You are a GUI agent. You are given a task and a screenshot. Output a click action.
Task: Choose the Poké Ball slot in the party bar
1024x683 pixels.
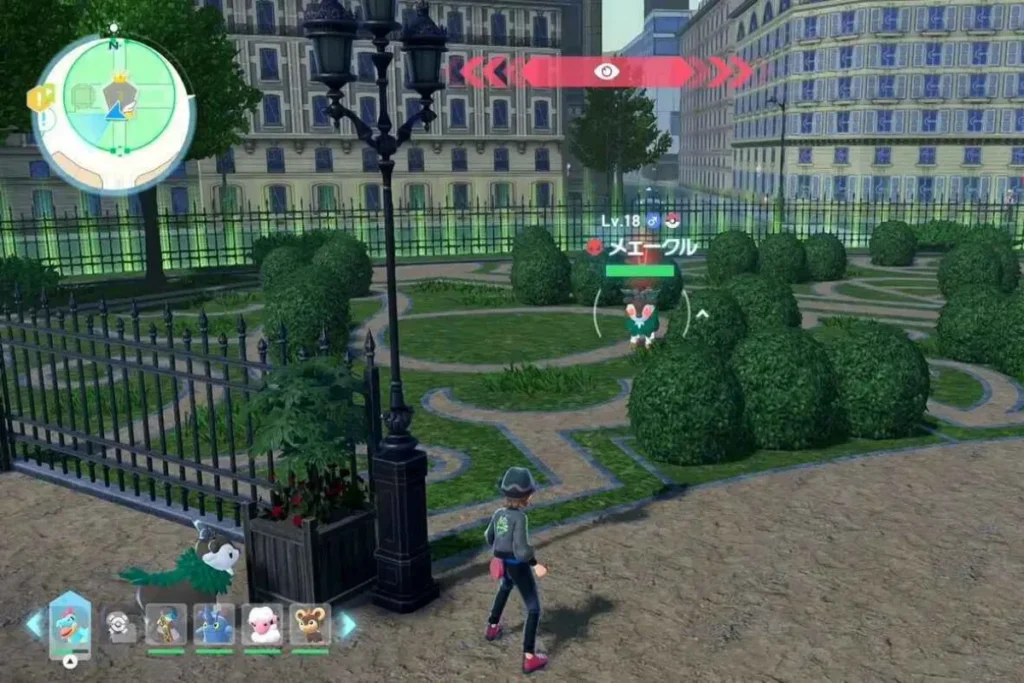pyautogui.click(x=118, y=625)
